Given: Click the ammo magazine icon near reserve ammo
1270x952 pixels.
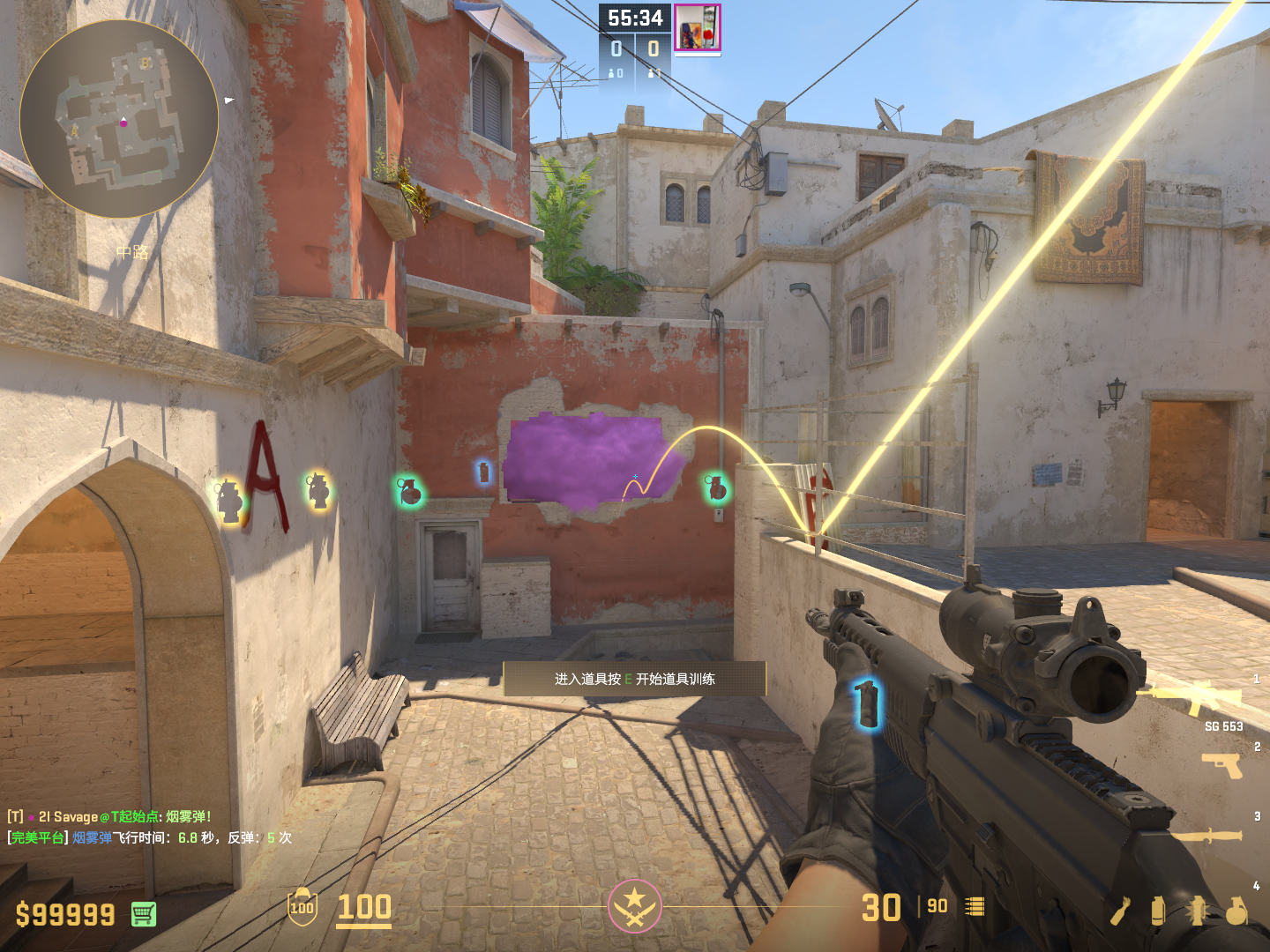Looking at the screenshot, I should point(974,905).
